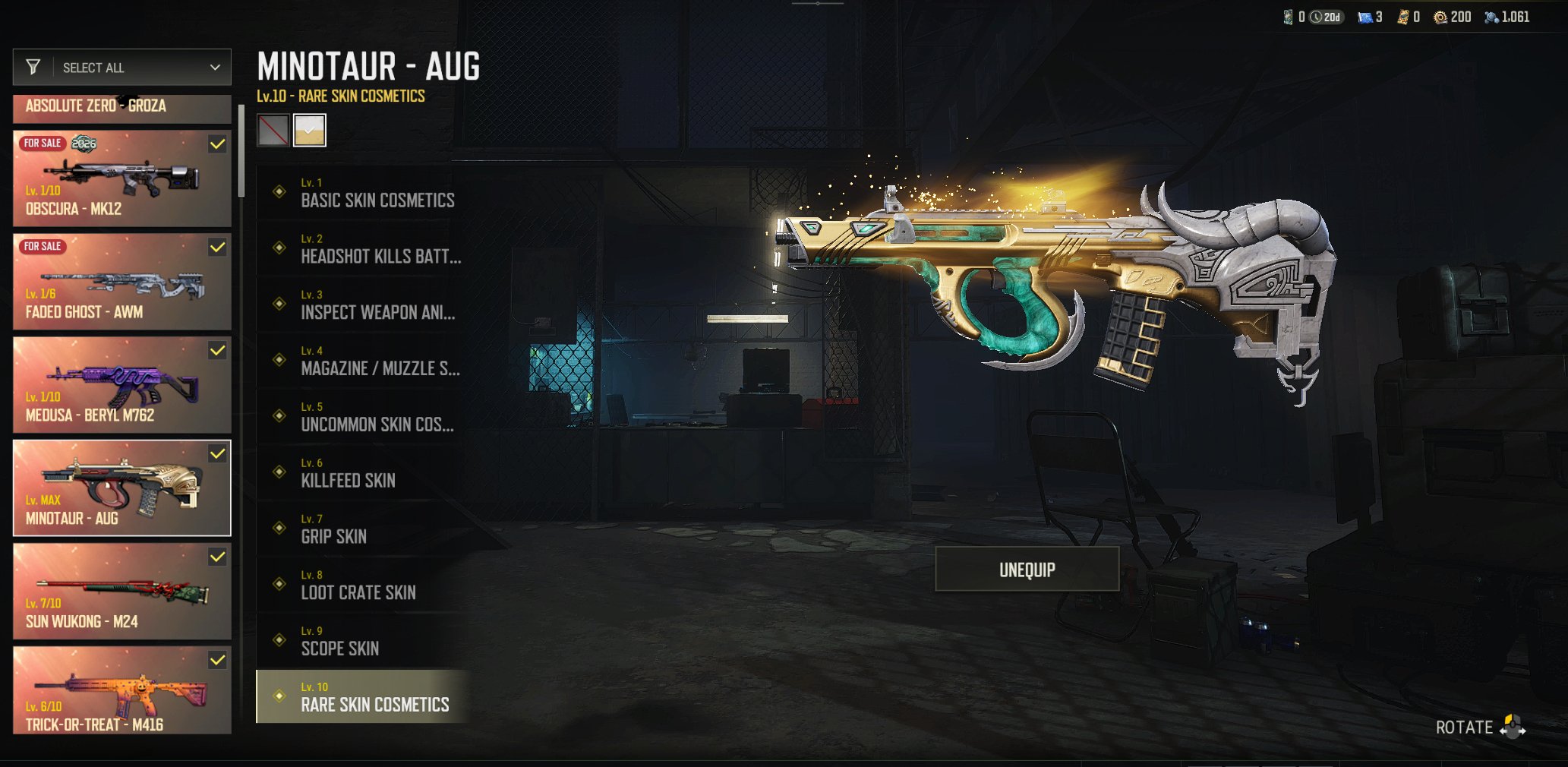Screen dimensions: 1568x767
Task: Open Lv. 2 Headshot Kills Battlestat entry
Action: tap(363, 249)
